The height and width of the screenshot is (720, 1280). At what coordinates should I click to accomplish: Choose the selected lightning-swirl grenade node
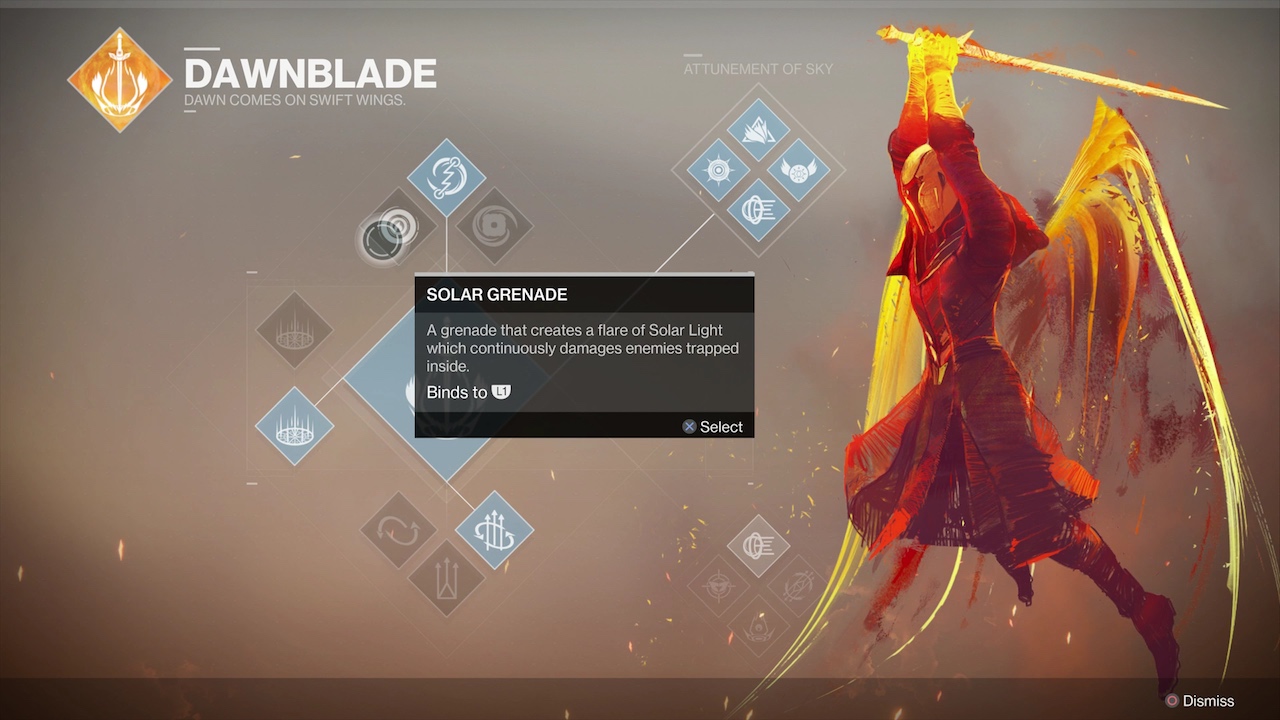(446, 178)
